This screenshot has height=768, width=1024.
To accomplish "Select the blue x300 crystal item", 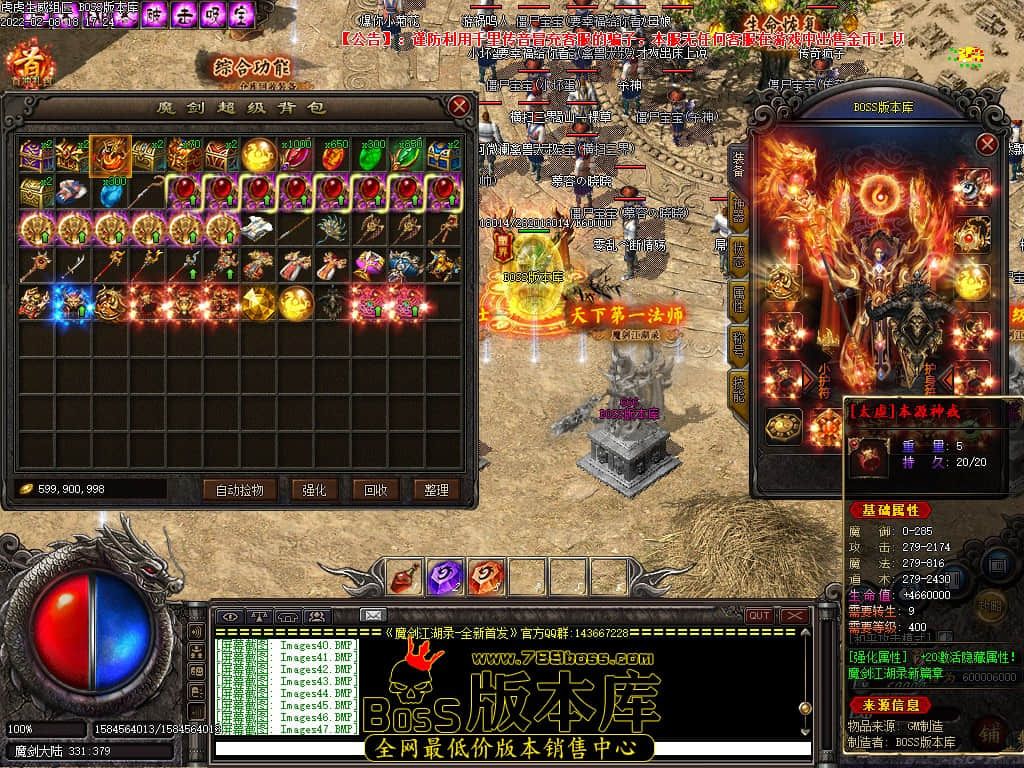I will 110,192.
